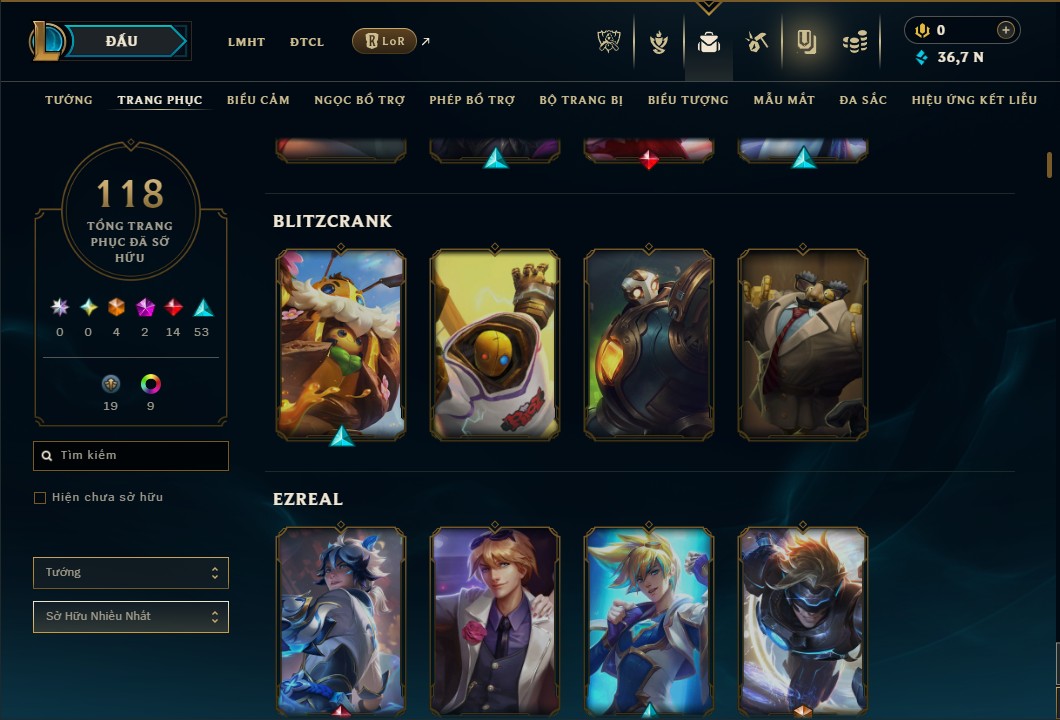Add currency with the plus button
Image resolution: width=1060 pixels, height=720 pixels.
coord(1006,31)
